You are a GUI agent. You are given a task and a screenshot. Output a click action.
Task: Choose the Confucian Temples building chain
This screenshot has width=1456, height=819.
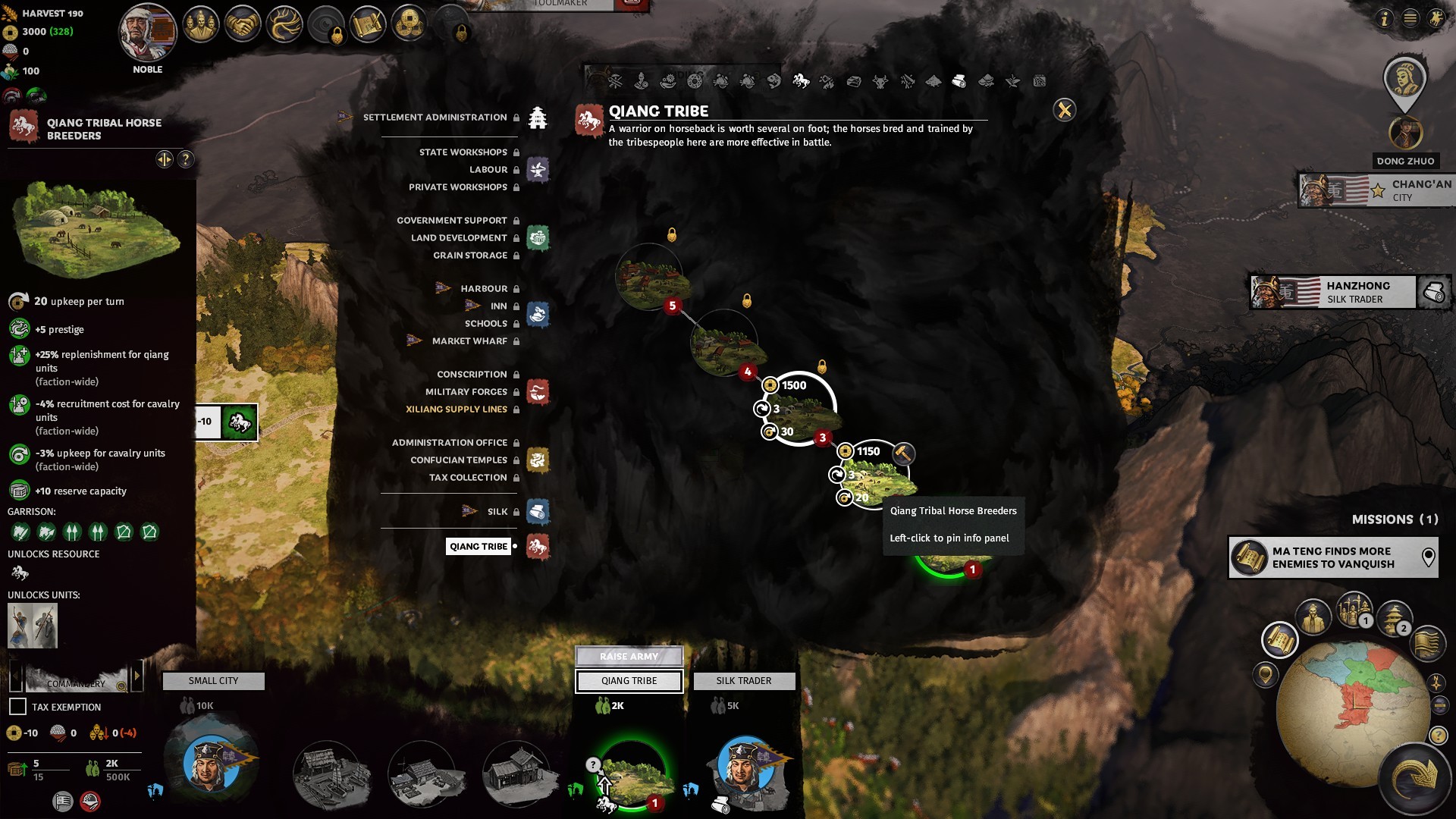point(458,460)
